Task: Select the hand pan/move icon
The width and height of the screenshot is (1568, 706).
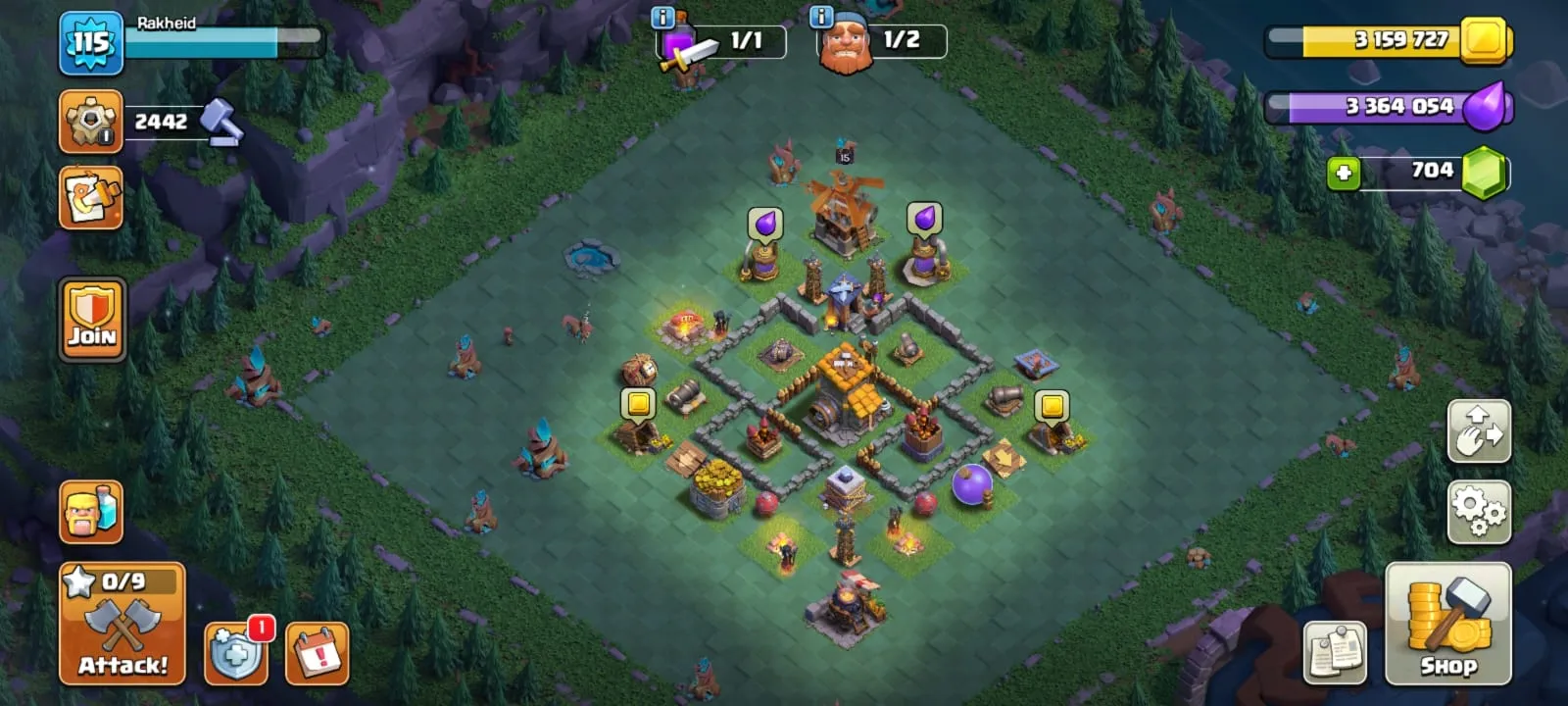Action: [x=1480, y=432]
